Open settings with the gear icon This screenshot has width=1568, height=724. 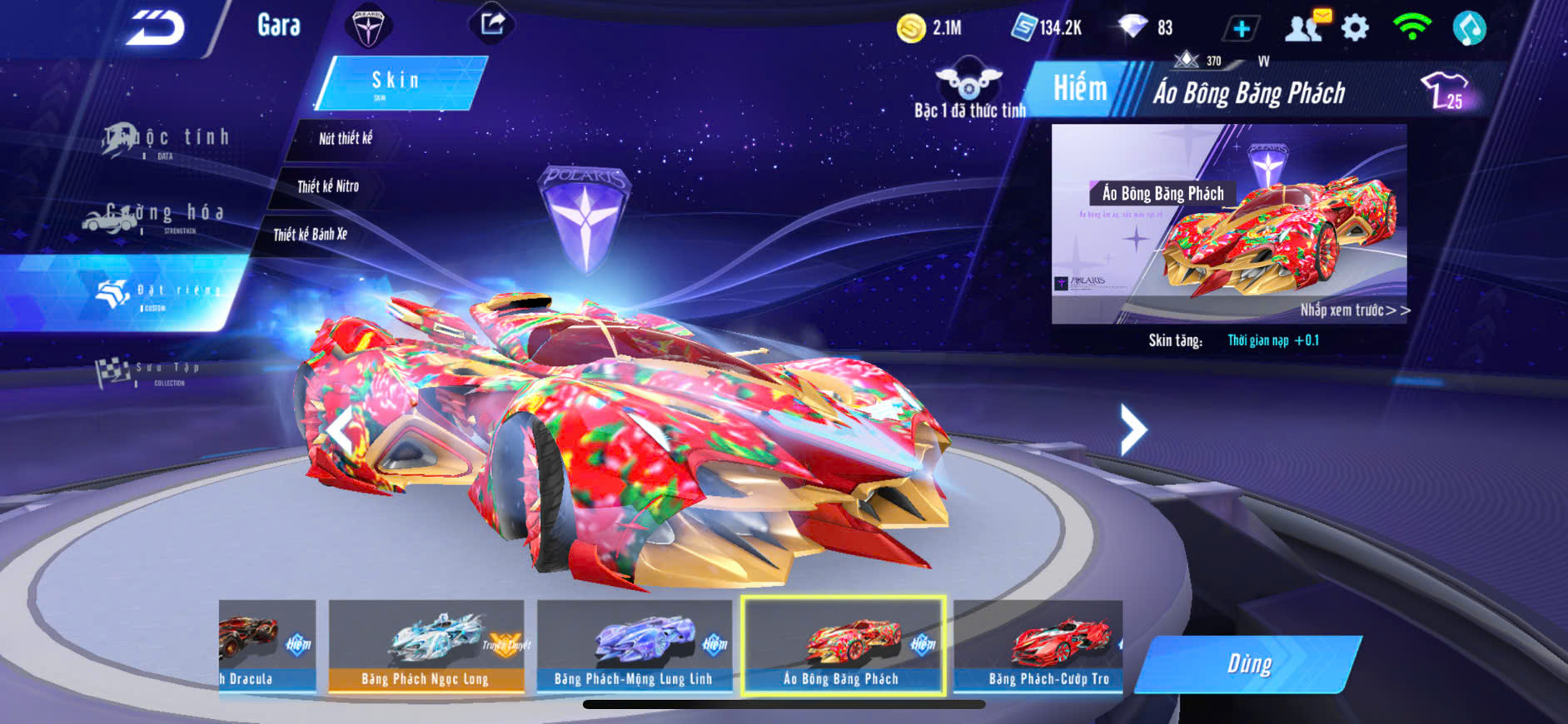pos(1356,28)
